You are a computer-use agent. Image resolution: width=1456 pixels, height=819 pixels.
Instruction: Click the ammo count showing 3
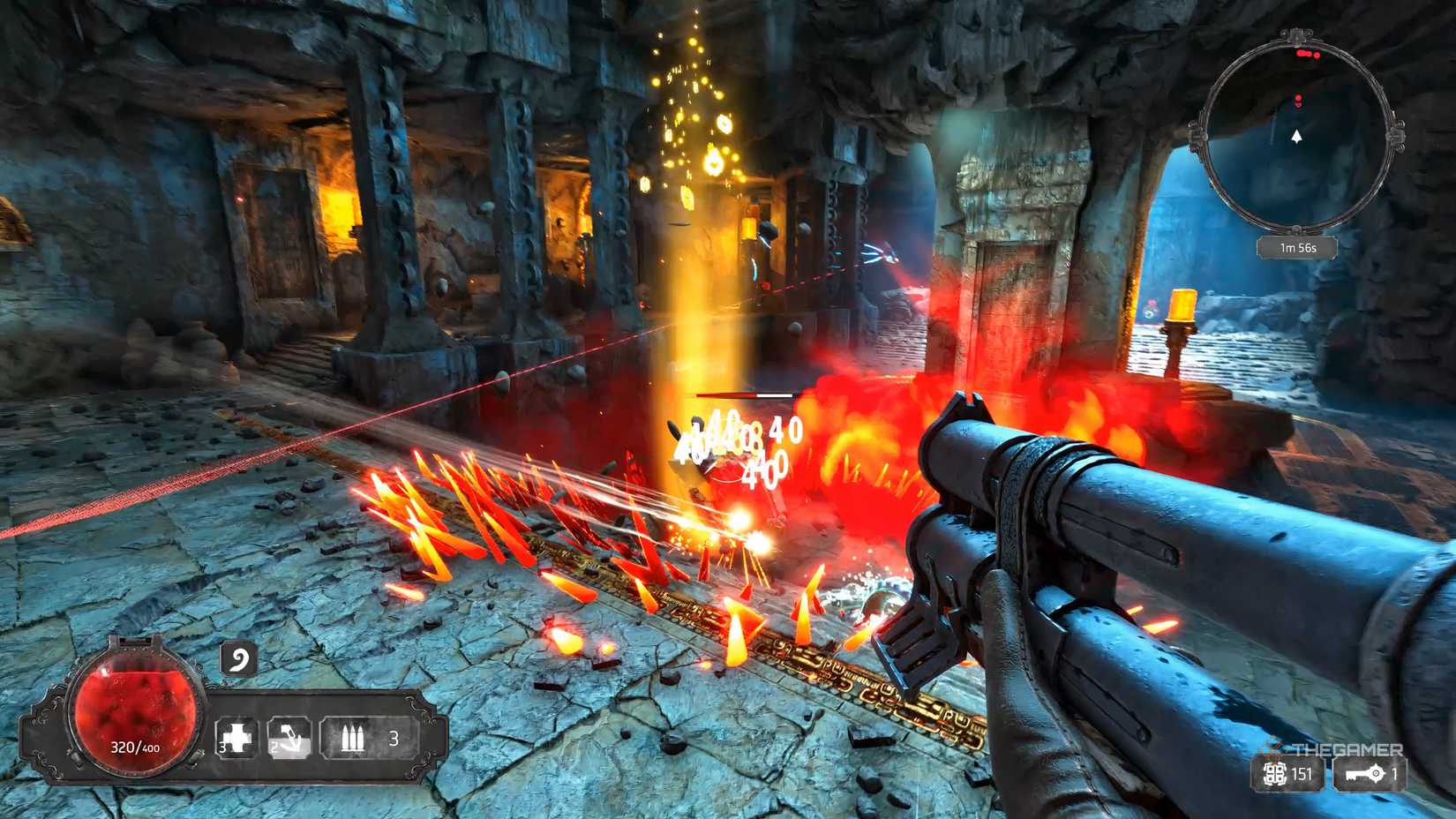click(394, 738)
